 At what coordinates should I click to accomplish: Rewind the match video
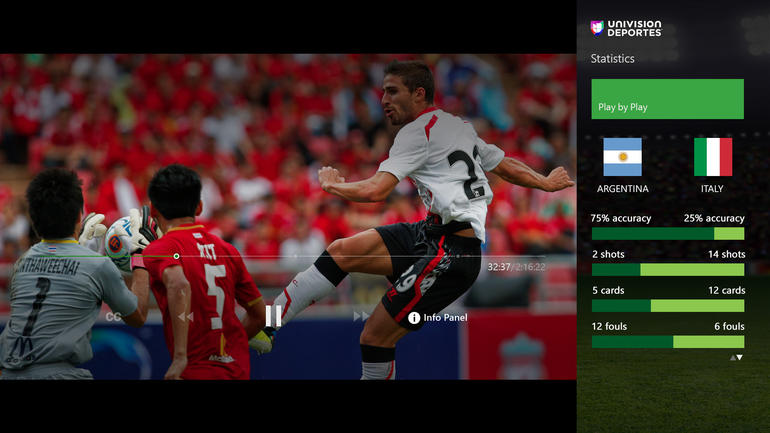[185, 317]
